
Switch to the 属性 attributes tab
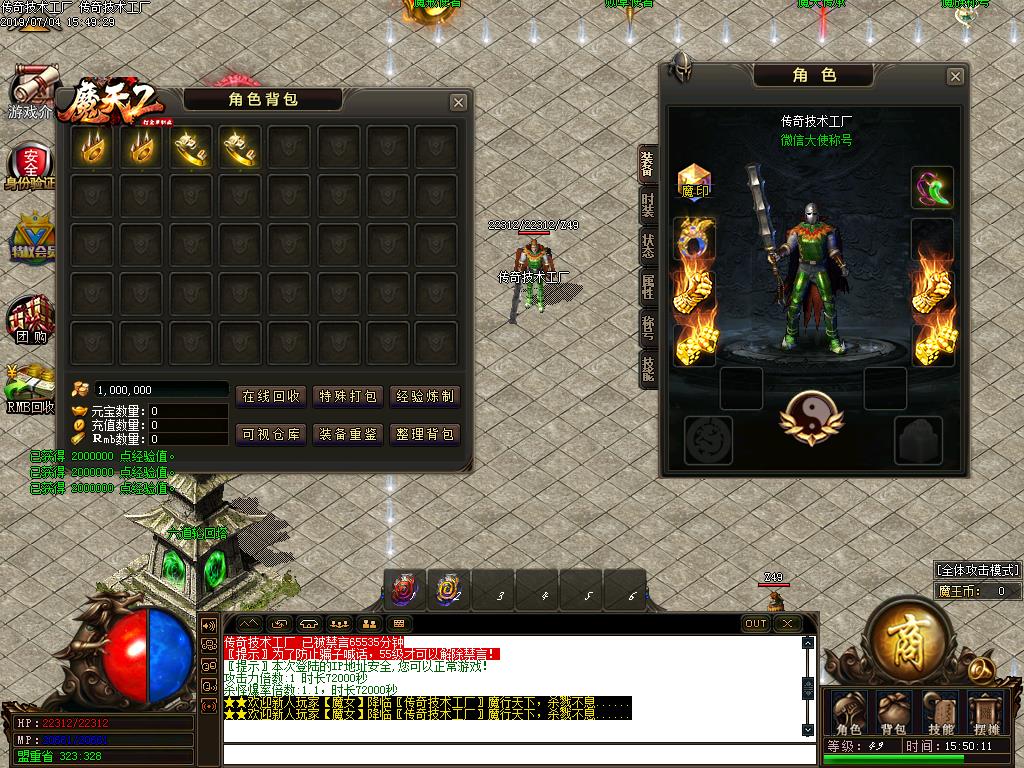pyautogui.click(x=648, y=288)
